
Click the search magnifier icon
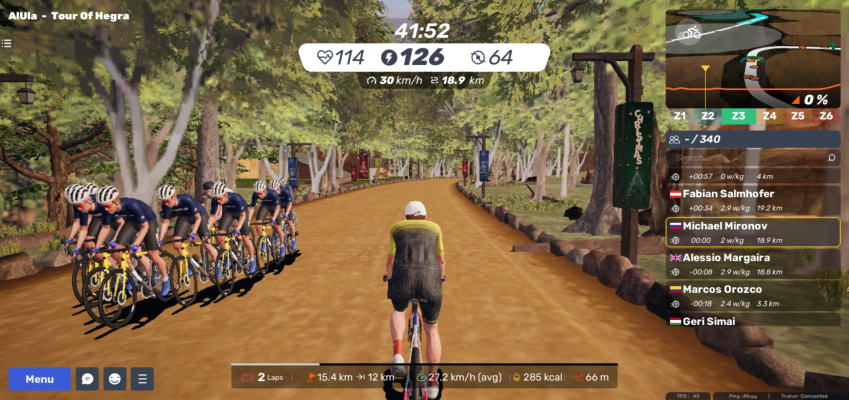click(831, 158)
